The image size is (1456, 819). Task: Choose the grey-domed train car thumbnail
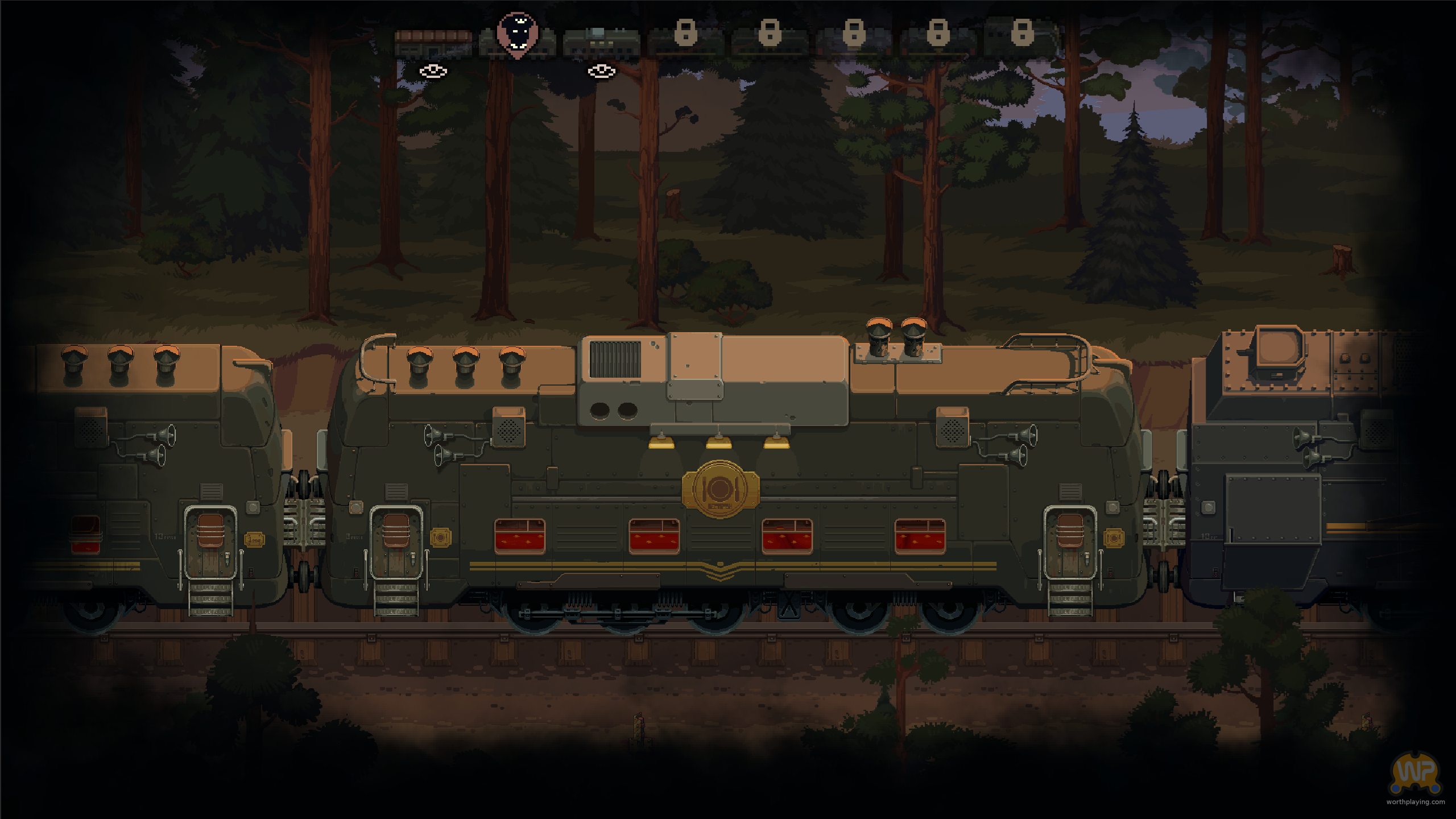pos(601,43)
